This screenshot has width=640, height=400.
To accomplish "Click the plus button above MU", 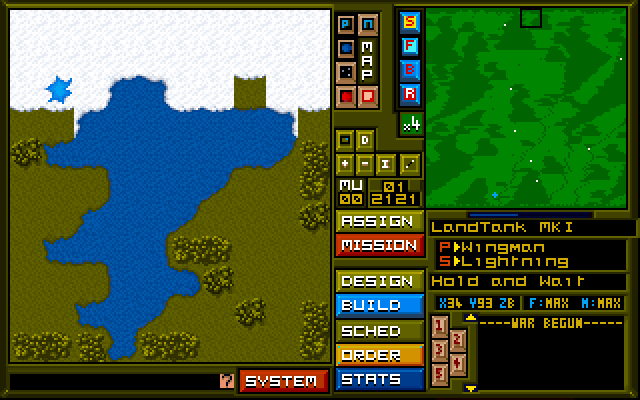I will click(x=345, y=163).
